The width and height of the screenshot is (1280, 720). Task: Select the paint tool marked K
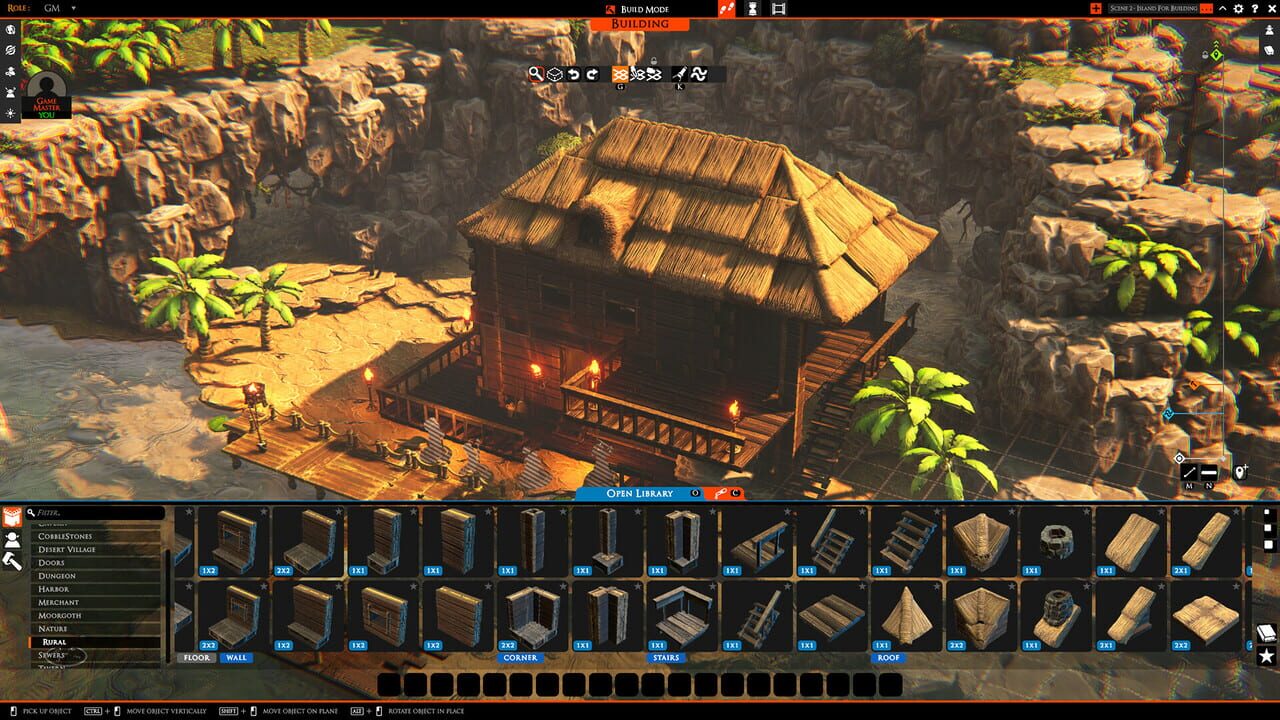pyautogui.click(x=679, y=74)
